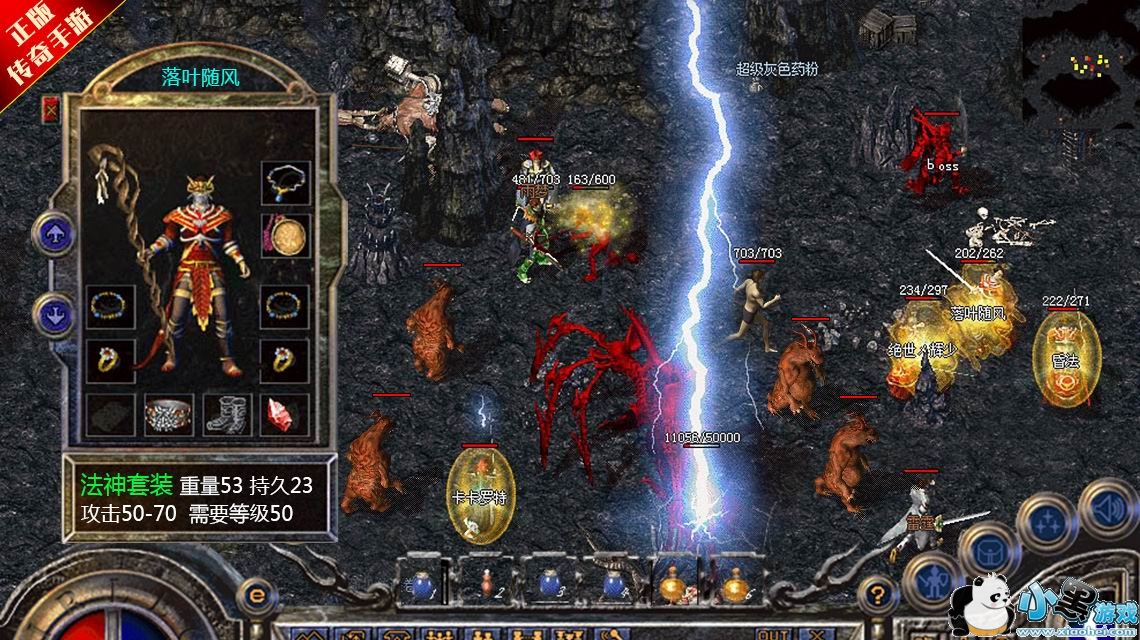The image size is (1140, 640).
Task: Click the OUT button on bottom bar
Action: tap(772, 633)
